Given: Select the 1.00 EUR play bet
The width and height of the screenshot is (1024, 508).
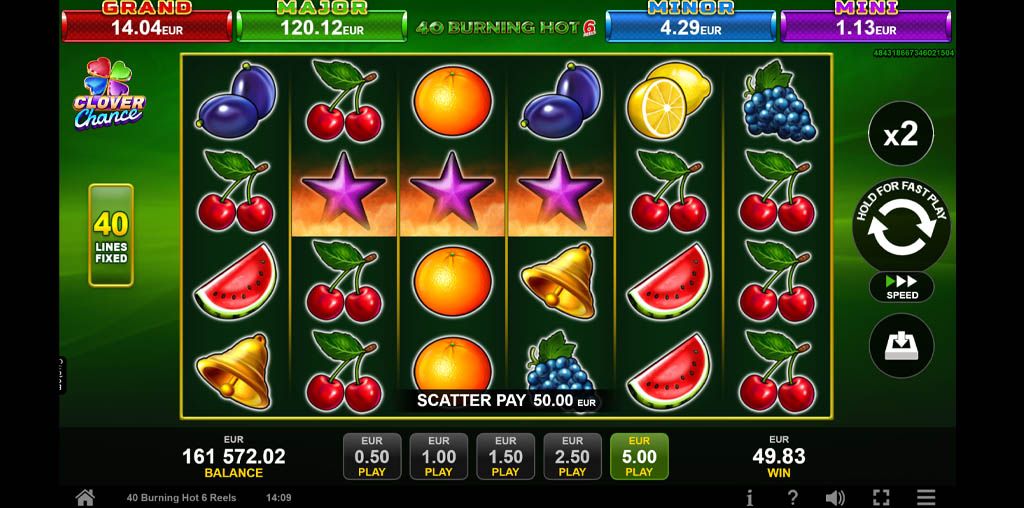Looking at the screenshot, I should pos(439,456).
